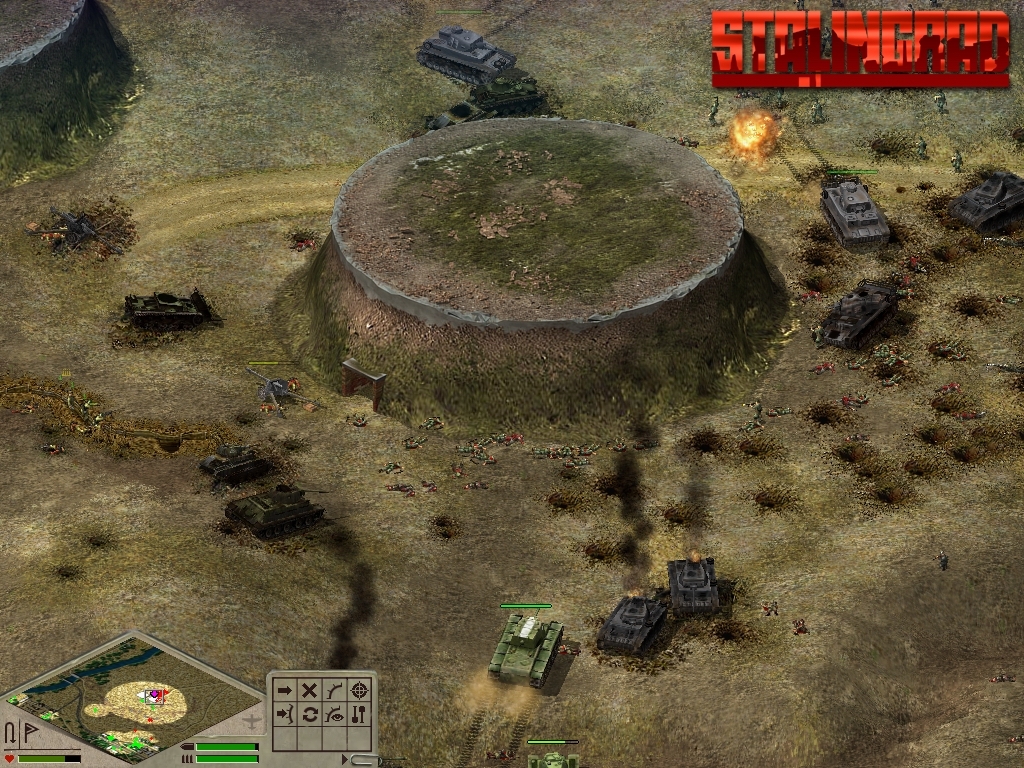Select the X stop command

(310, 690)
